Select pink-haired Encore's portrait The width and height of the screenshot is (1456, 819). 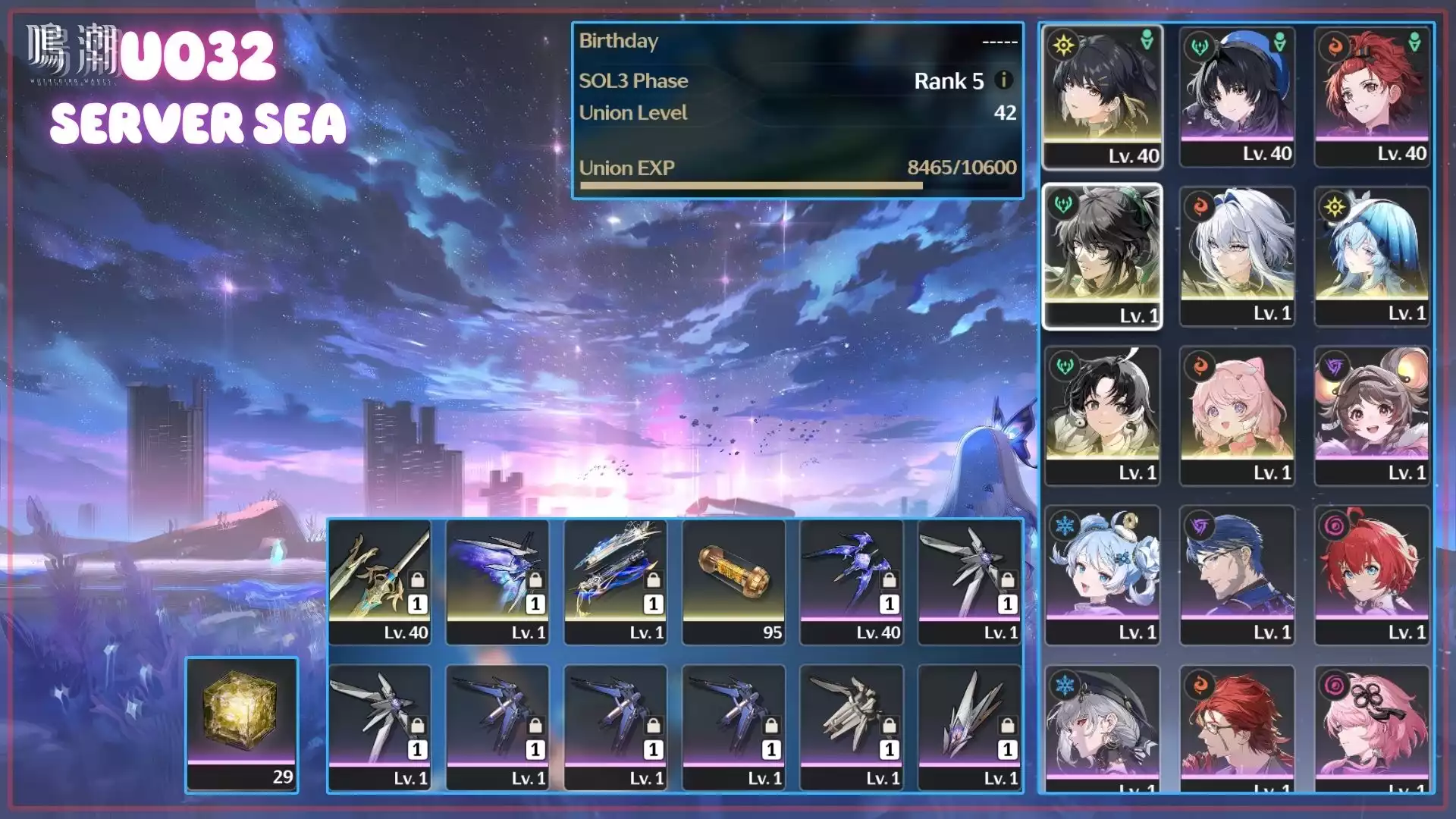(x=1237, y=415)
